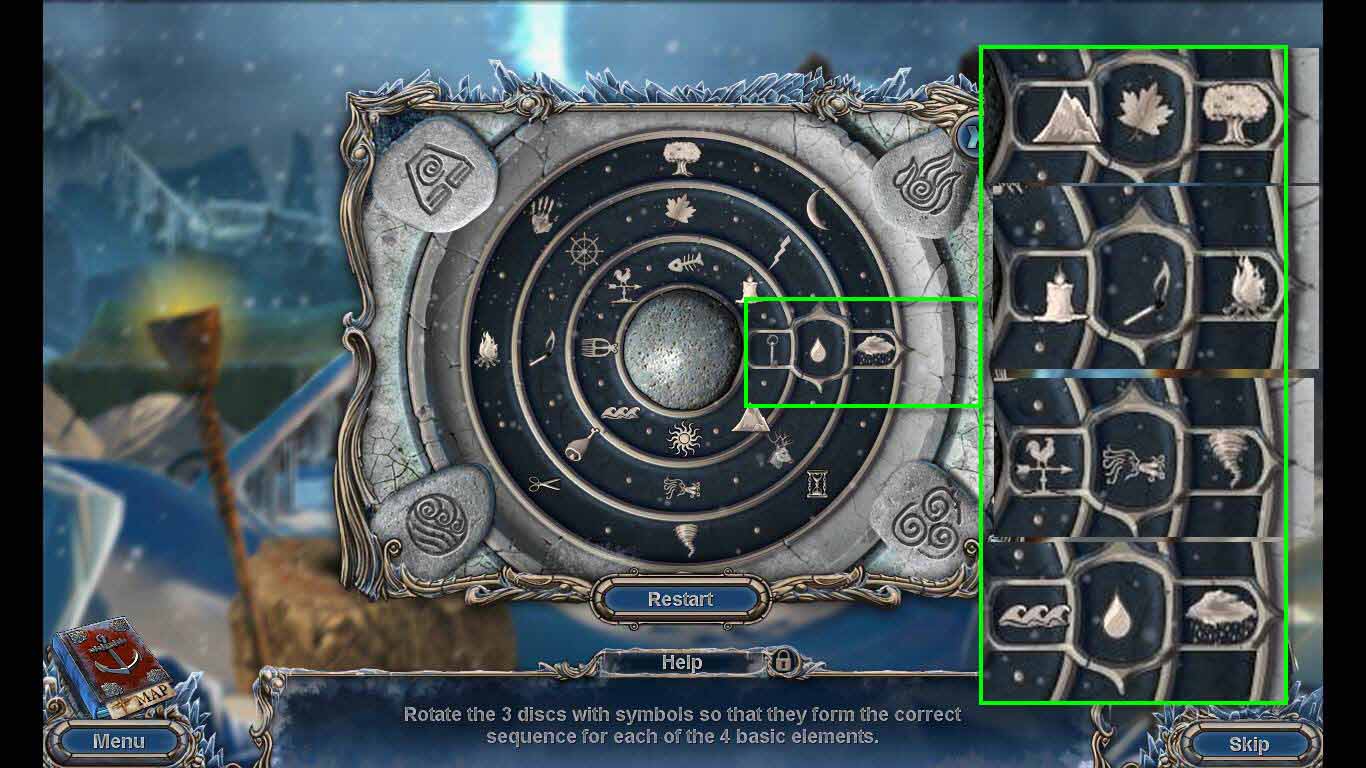Click the waves symbol on the disc

coord(622,412)
